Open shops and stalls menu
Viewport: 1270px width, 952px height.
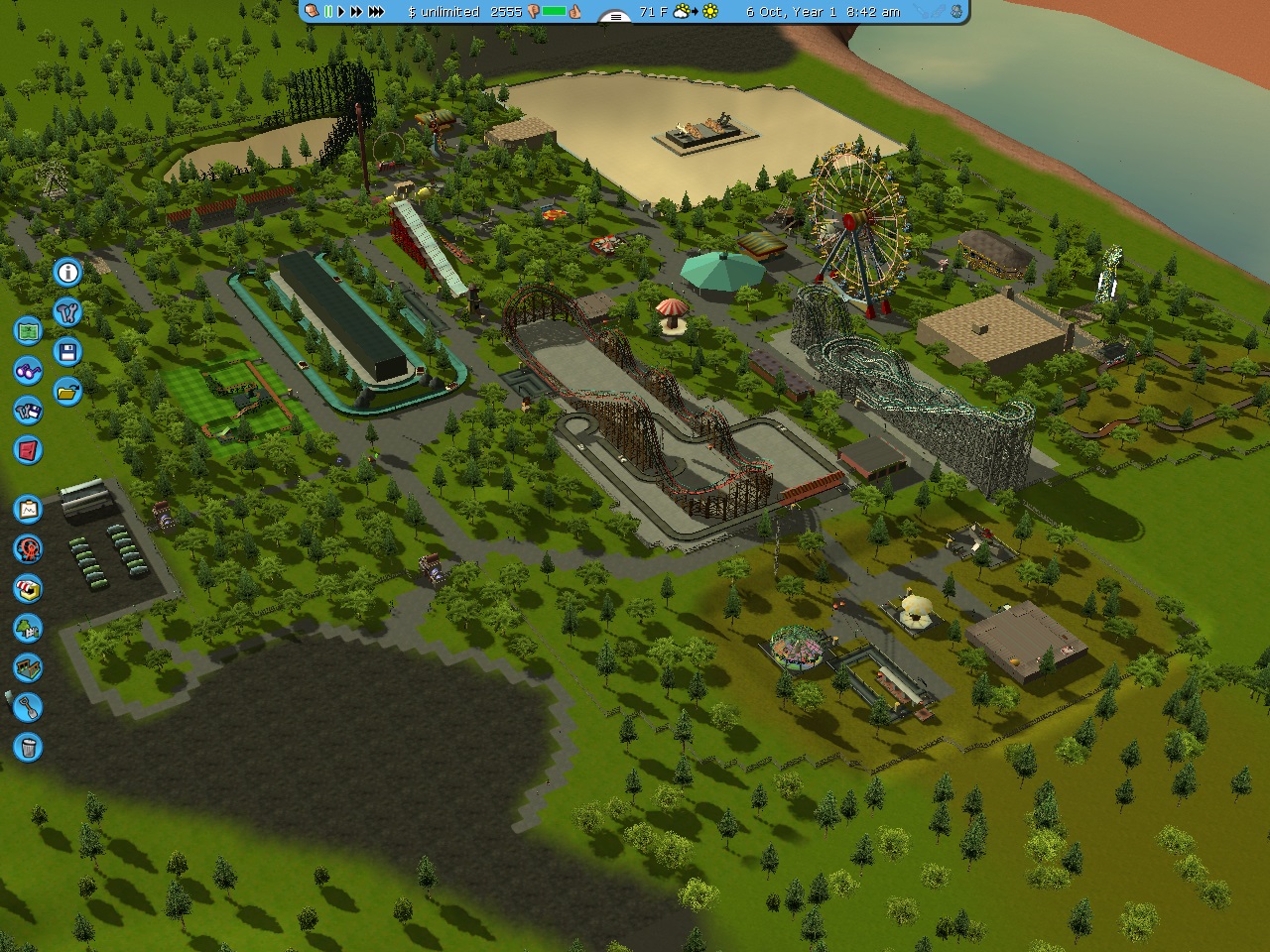click(28, 588)
